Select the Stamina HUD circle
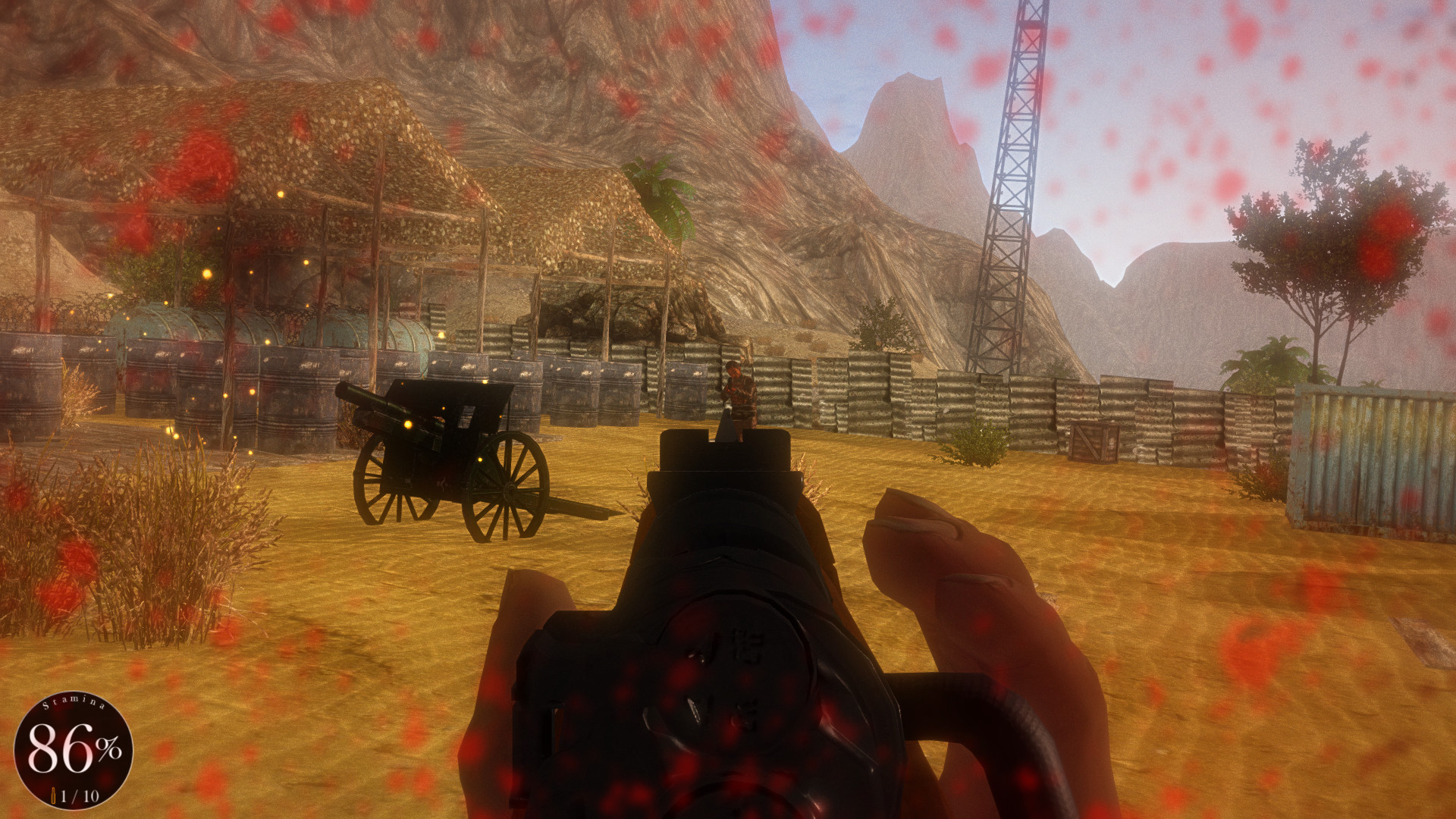 click(73, 748)
